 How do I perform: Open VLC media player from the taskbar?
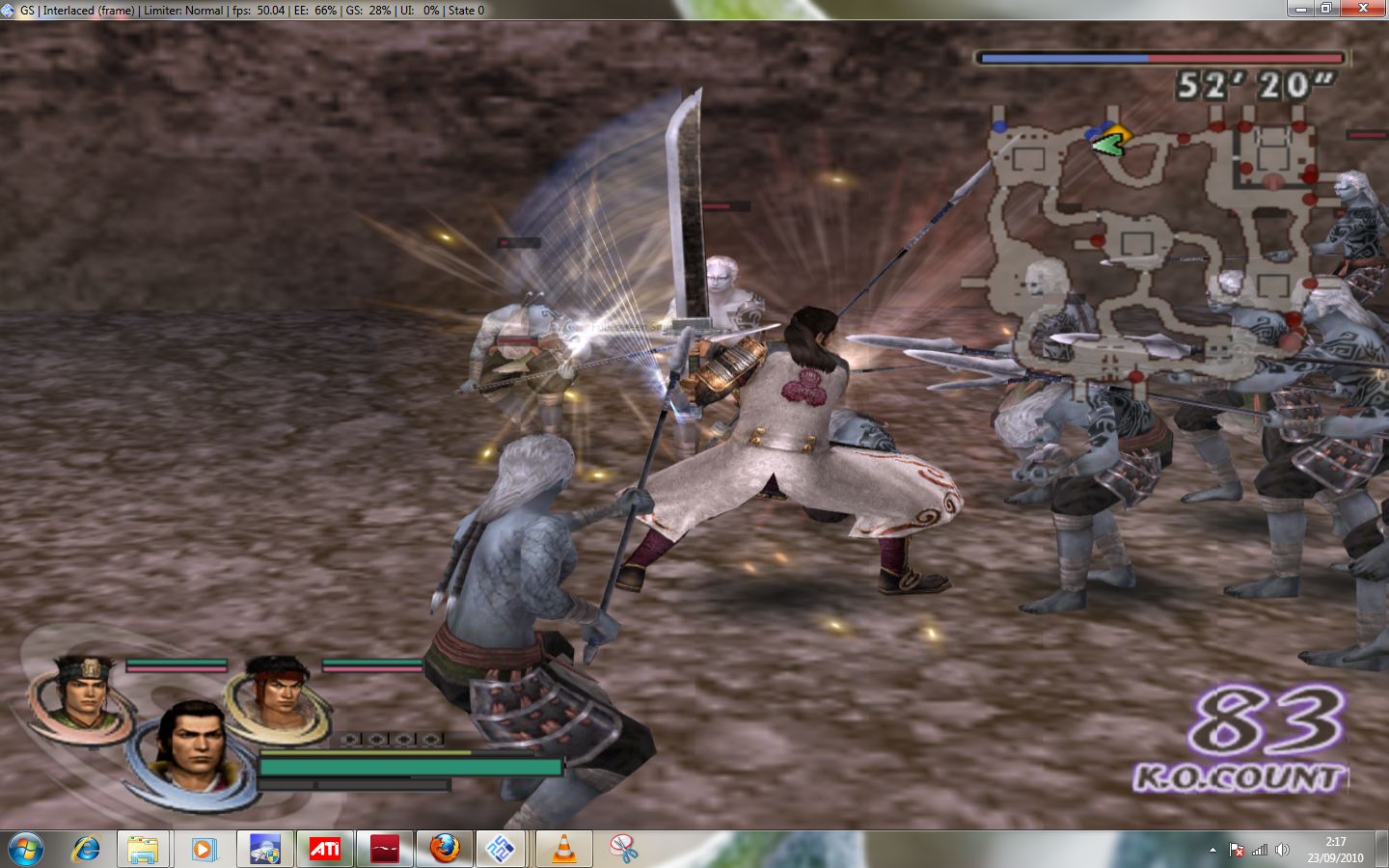[565, 849]
